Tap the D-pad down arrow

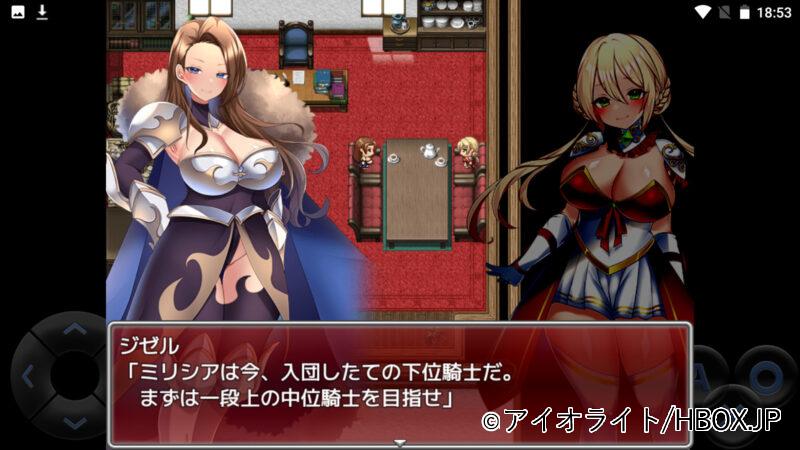click(x=75, y=423)
